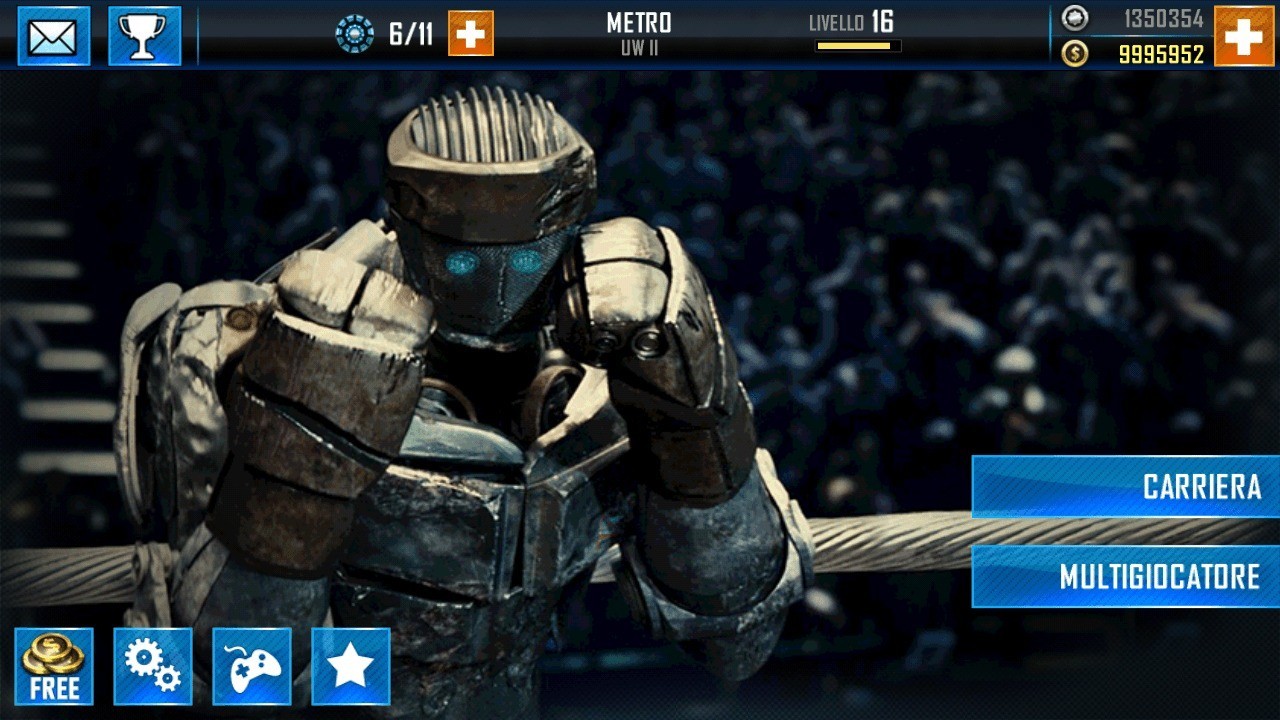Open the mail envelope inbox
The width and height of the screenshot is (1280, 720).
coord(54,36)
